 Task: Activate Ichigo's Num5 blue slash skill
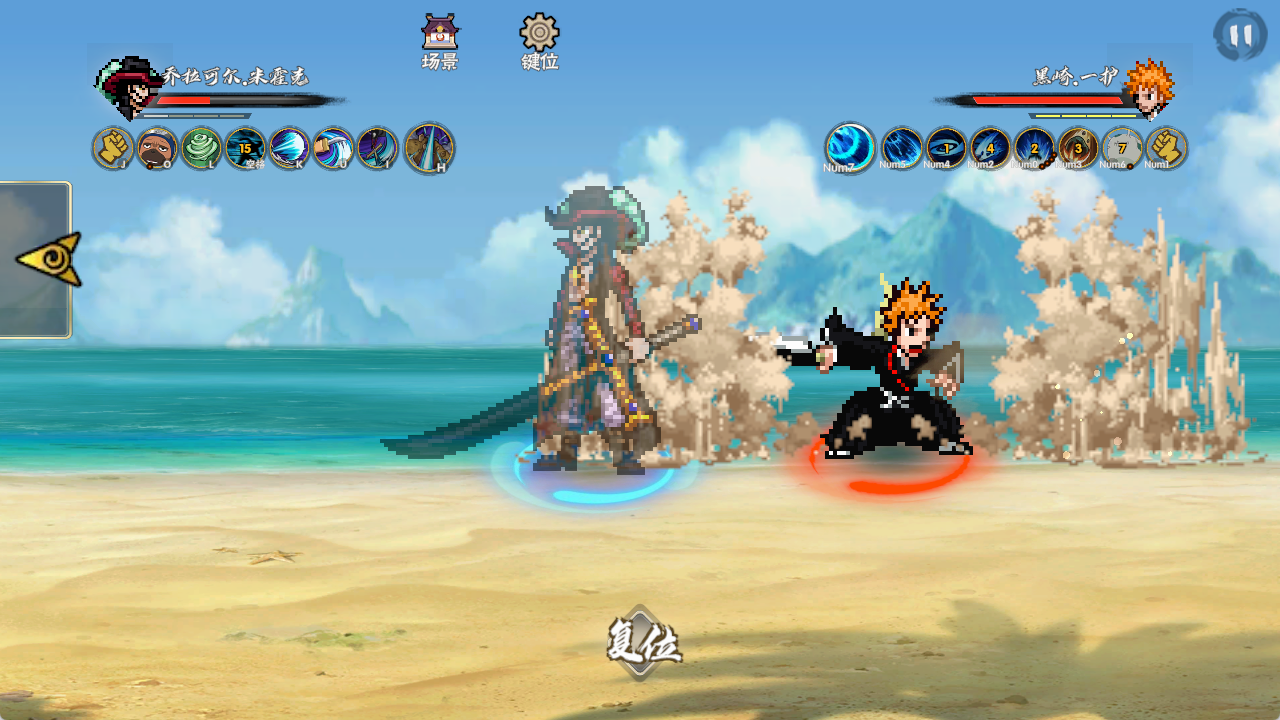click(902, 148)
